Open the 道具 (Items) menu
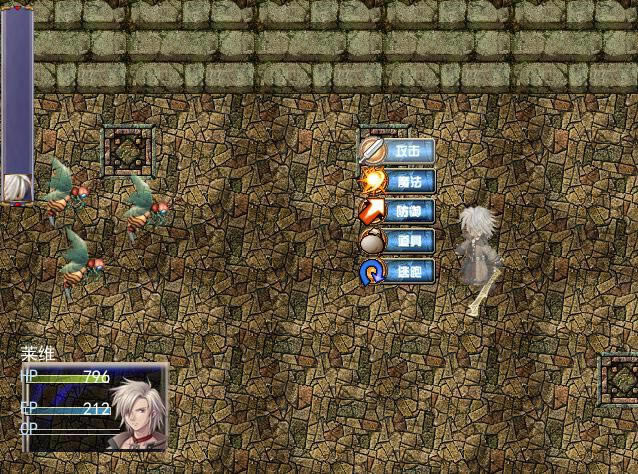 click(398, 242)
